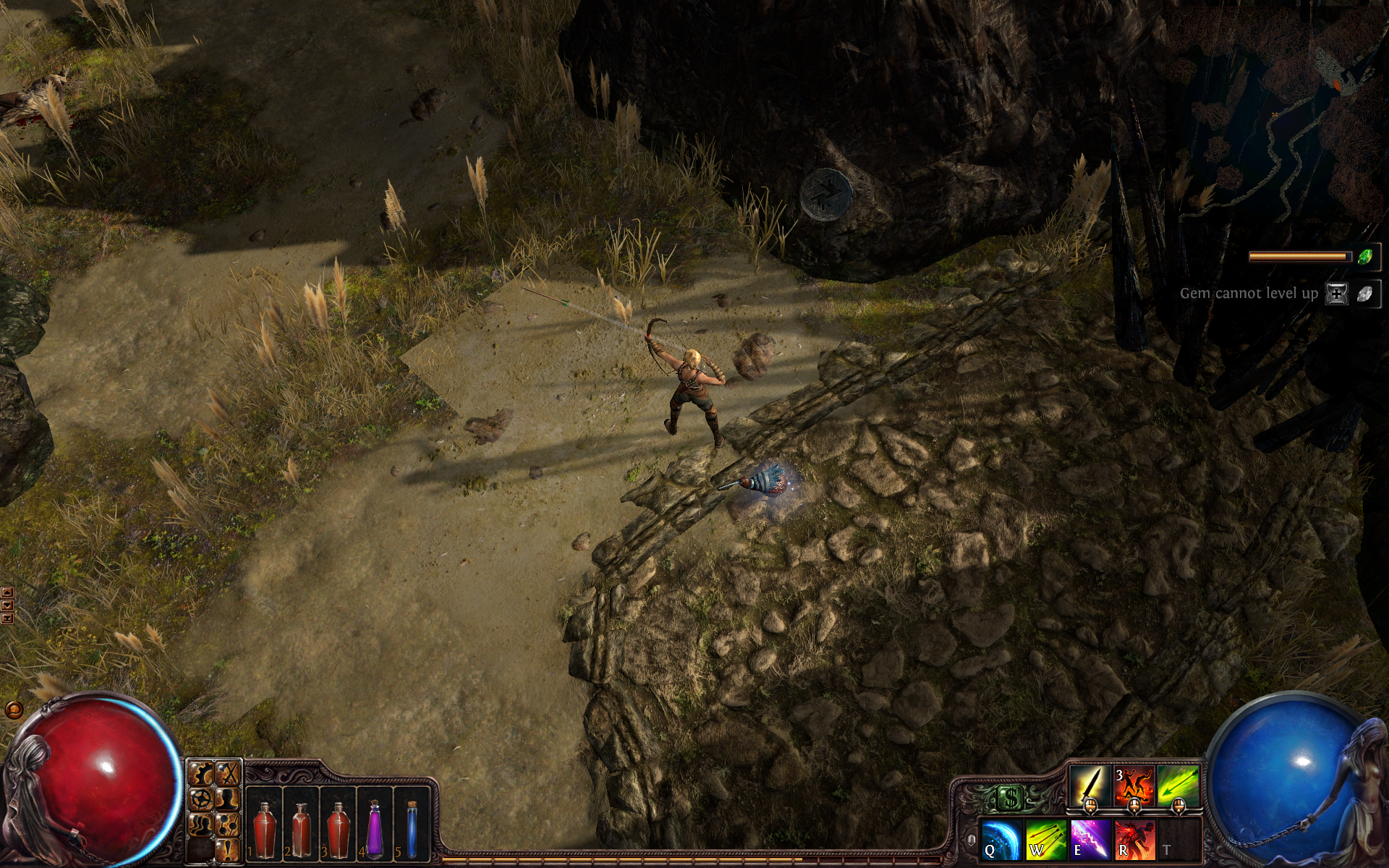The image size is (1389, 868).
Task: Activate the purple lightning arrow skill on E
Action: click(1090, 840)
